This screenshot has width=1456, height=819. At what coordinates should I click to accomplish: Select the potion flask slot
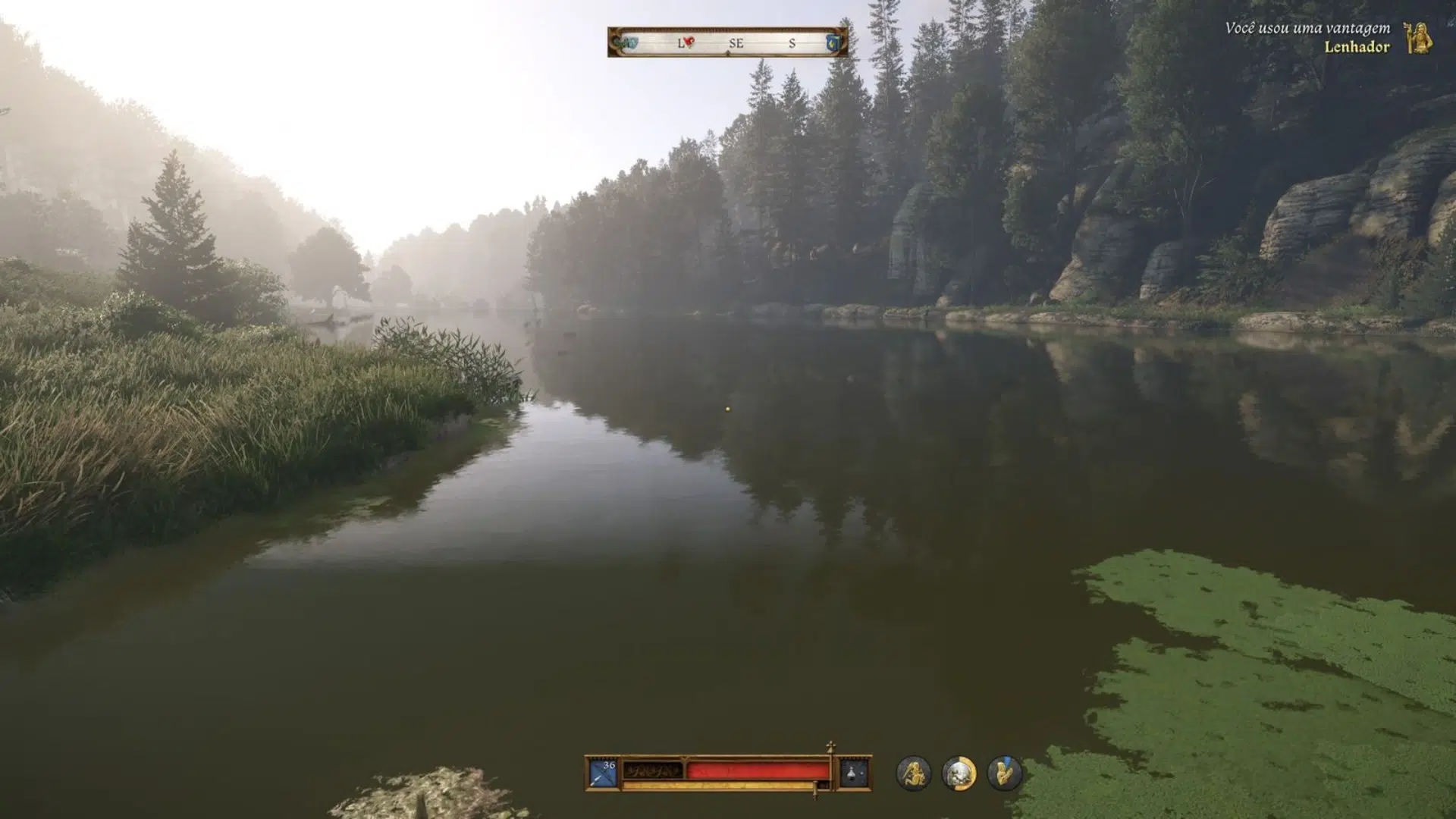(x=853, y=773)
